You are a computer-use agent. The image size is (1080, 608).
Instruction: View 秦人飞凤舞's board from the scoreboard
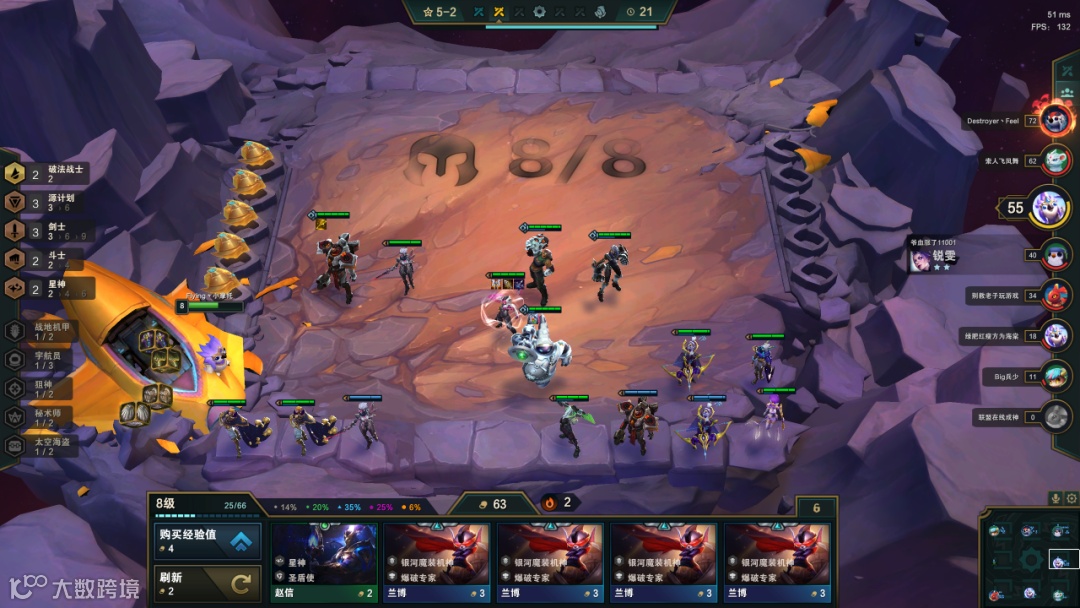coord(1055,159)
